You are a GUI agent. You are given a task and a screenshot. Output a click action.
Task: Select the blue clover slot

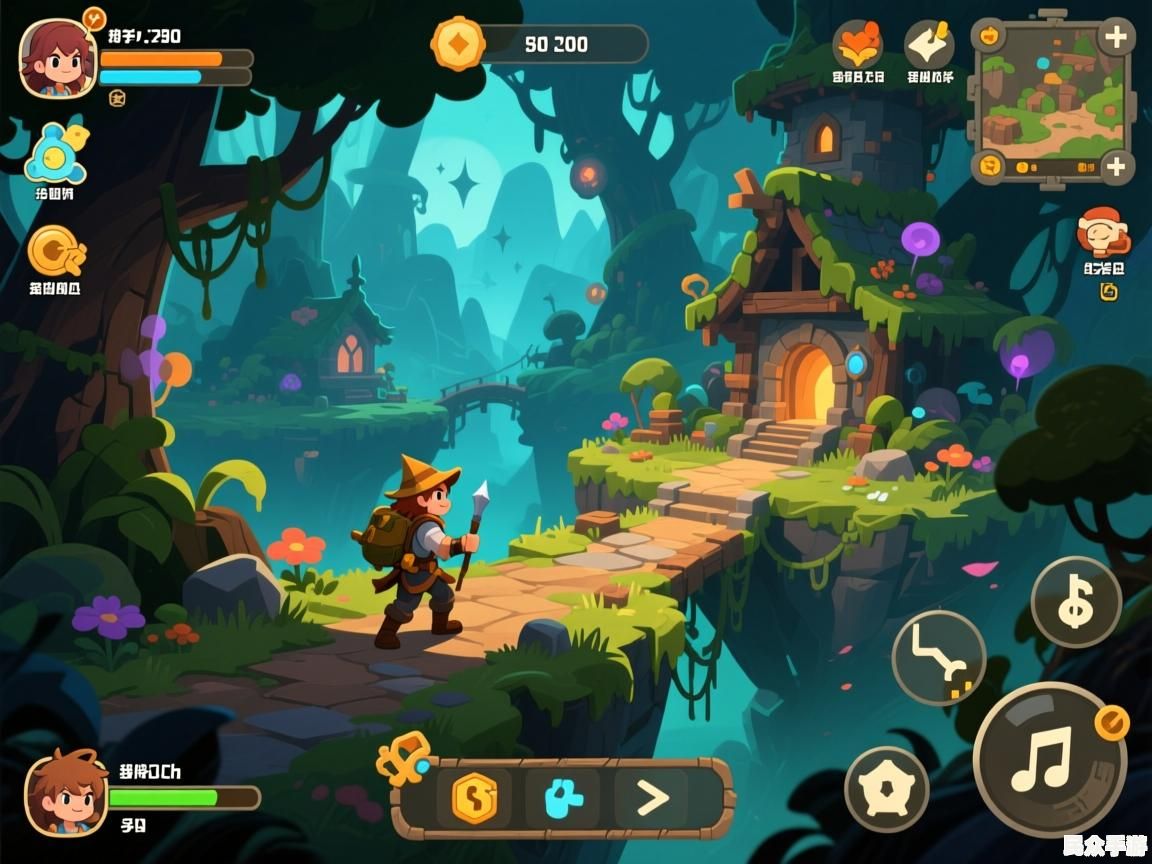point(563,798)
